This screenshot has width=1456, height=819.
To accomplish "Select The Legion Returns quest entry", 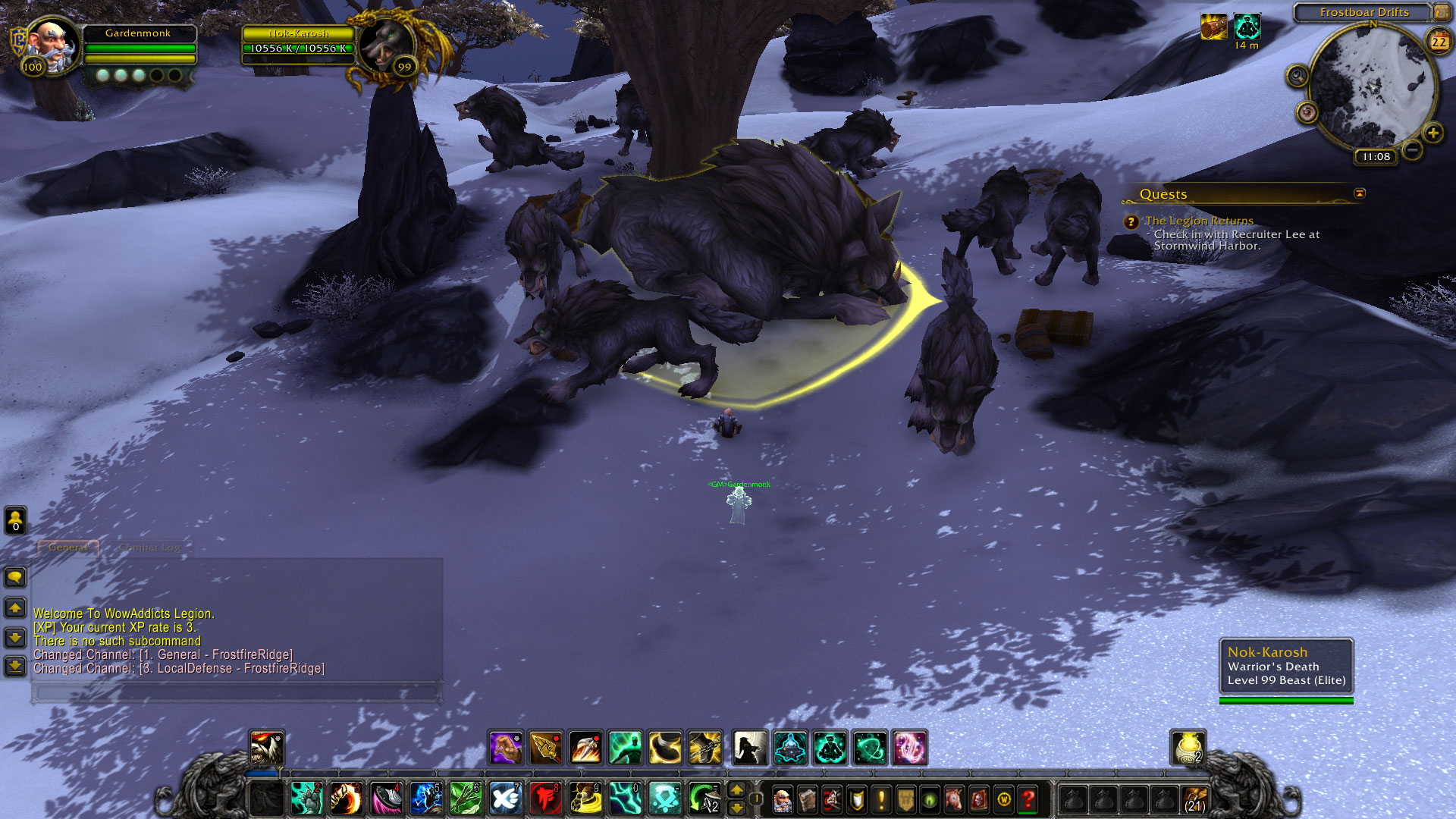I will pyautogui.click(x=1198, y=221).
